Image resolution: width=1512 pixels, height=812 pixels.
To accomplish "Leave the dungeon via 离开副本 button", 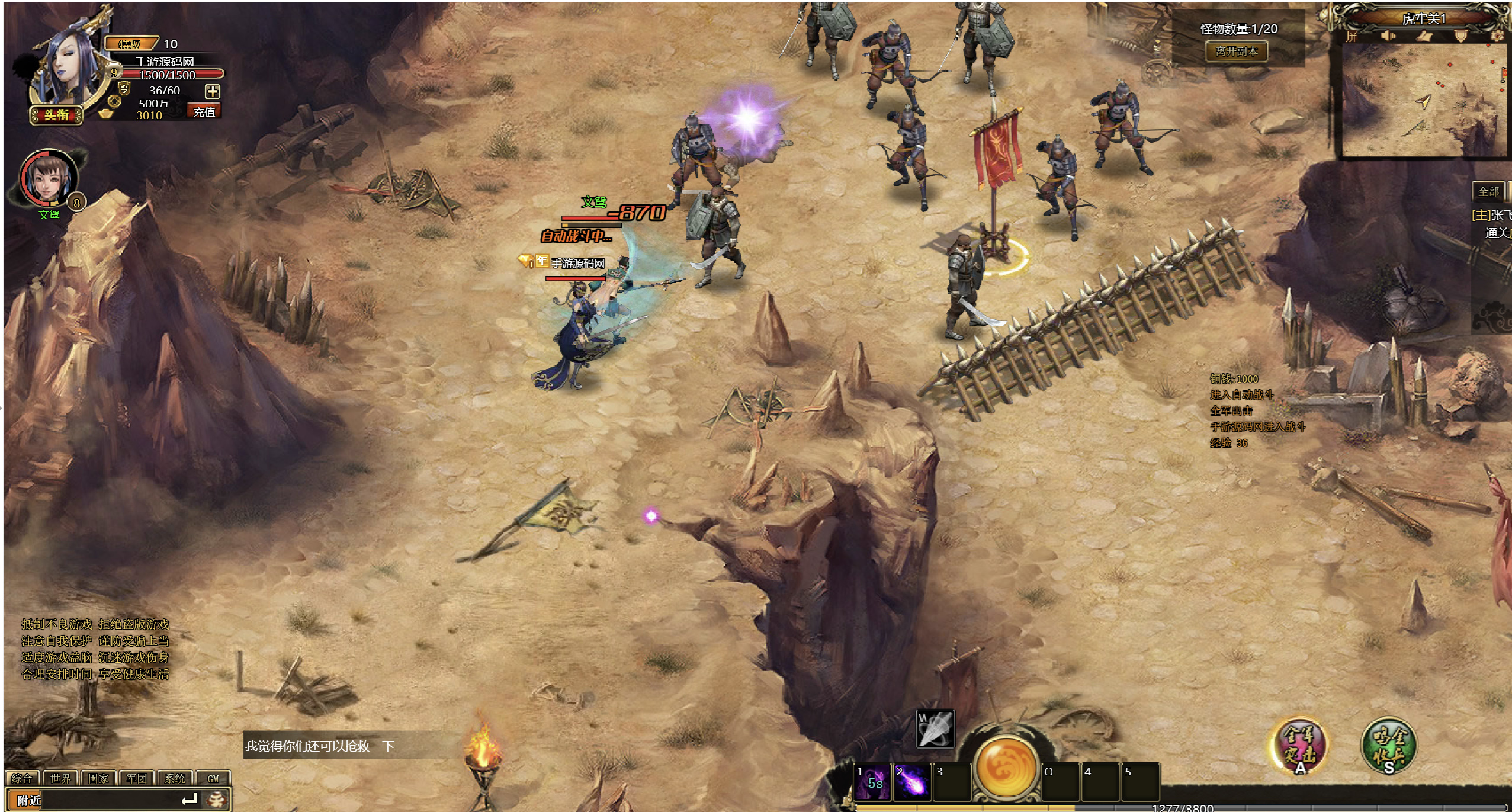I will pos(1237,52).
